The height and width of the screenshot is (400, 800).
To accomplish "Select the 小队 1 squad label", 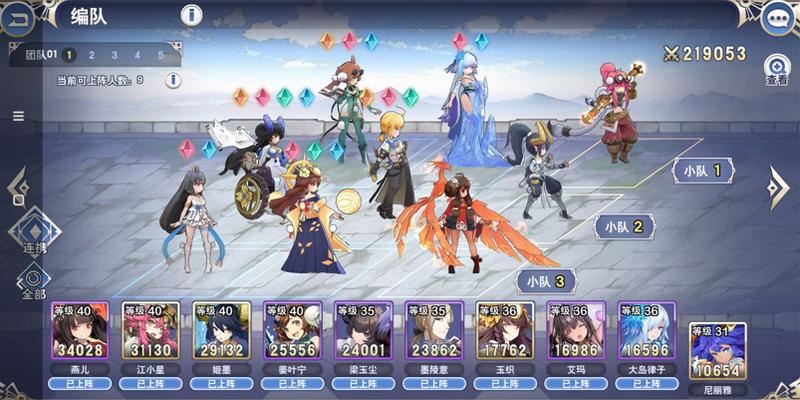I will 704,171.
